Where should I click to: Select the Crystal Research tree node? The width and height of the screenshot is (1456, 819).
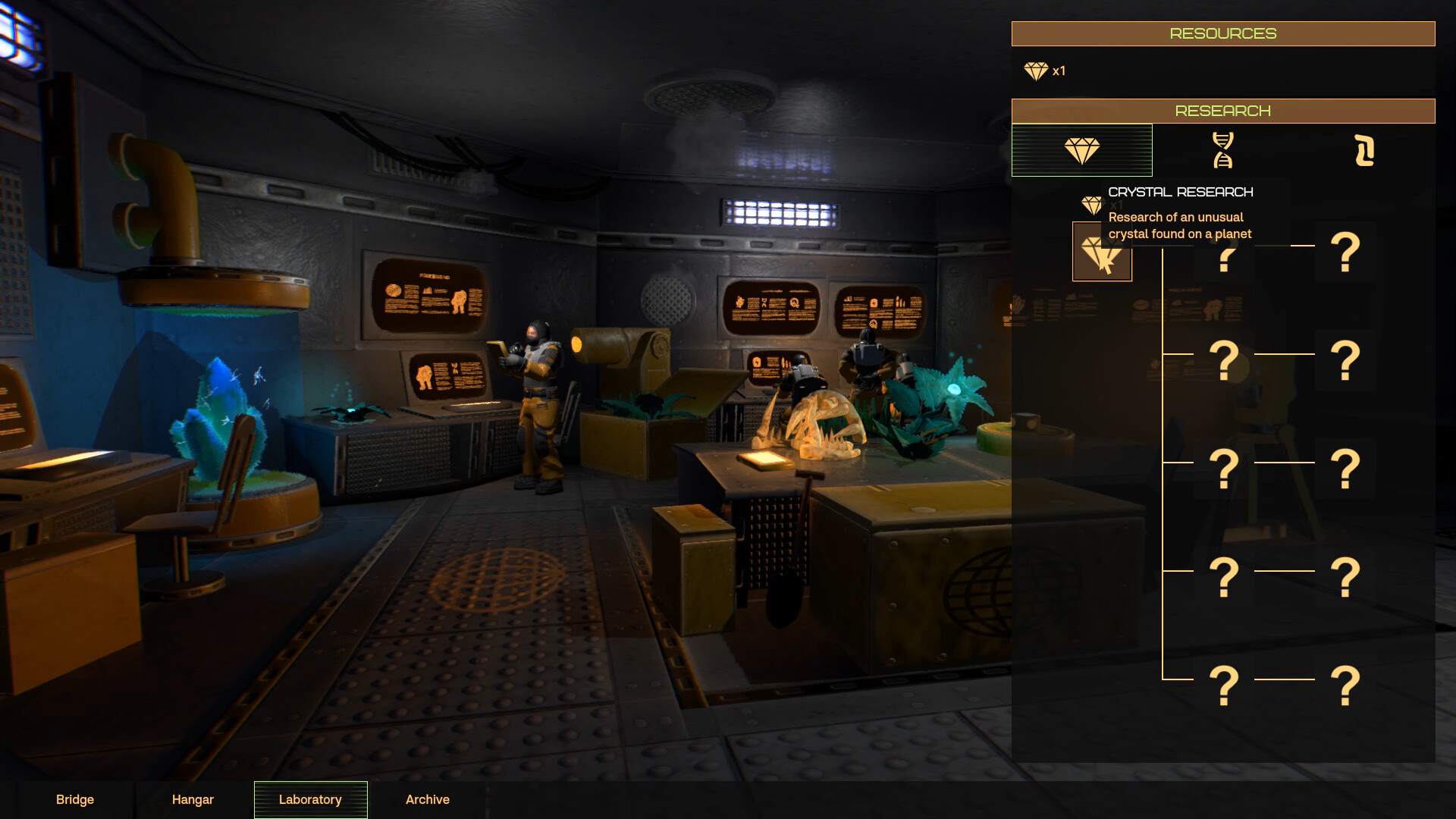[x=1102, y=250]
